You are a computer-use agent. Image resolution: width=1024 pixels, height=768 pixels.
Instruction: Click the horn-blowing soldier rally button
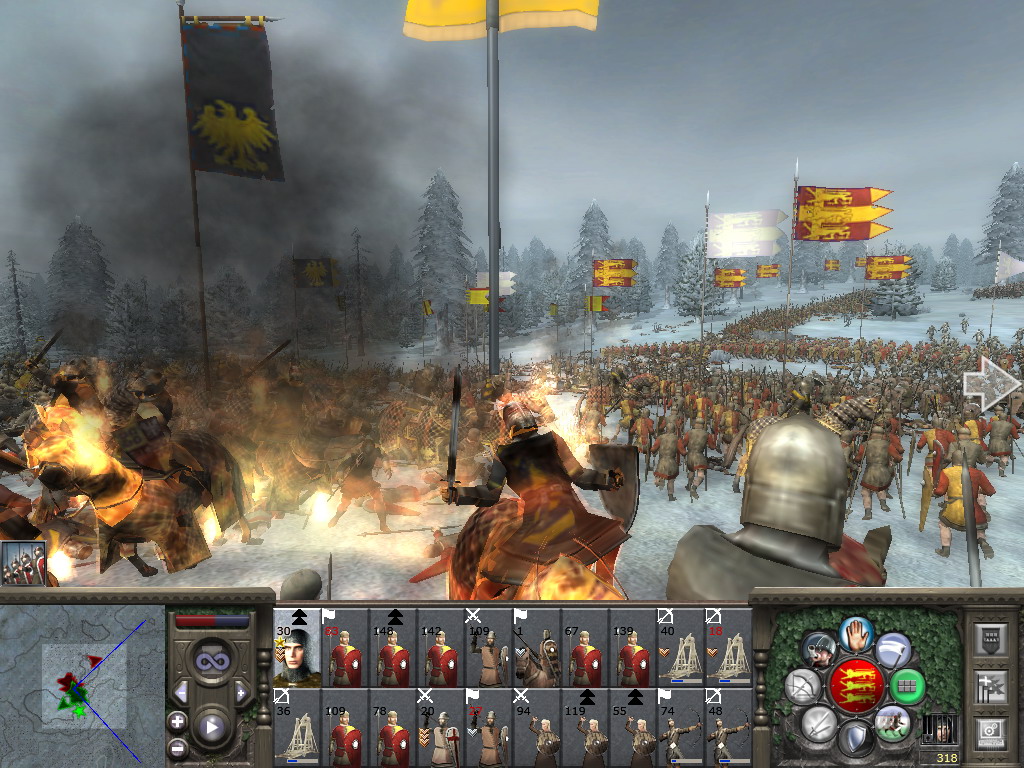pyautogui.click(x=819, y=649)
